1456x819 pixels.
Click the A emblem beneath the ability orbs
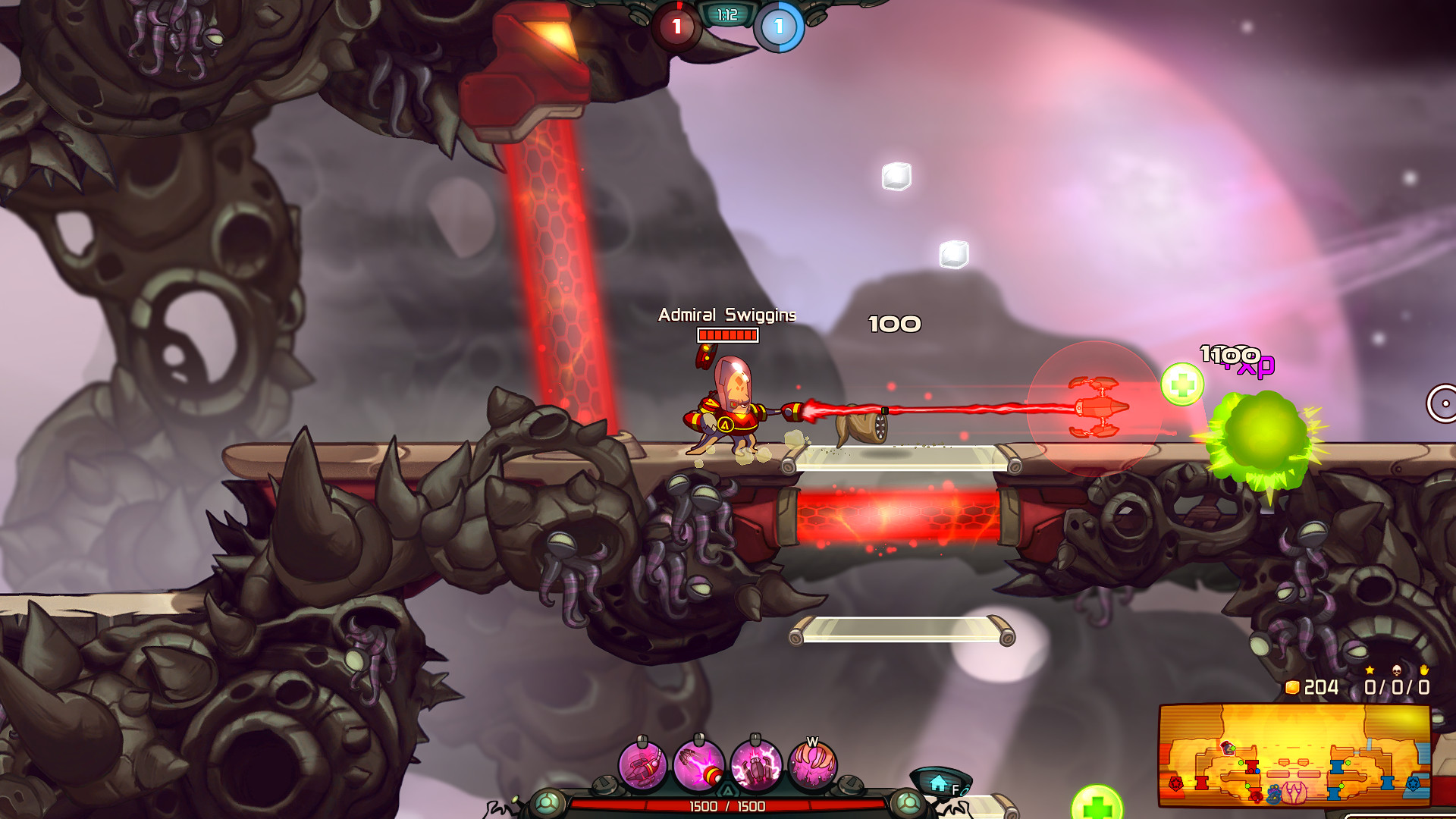click(729, 789)
